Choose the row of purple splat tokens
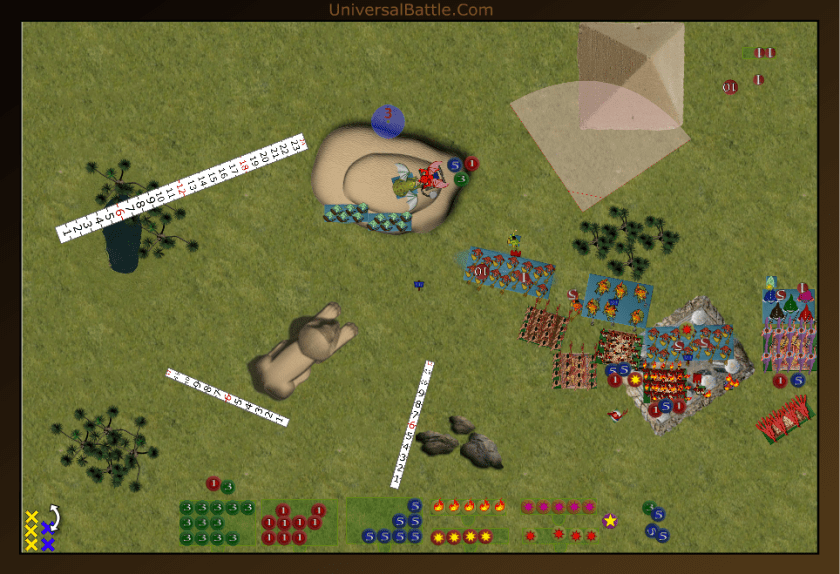This screenshot has width=840, height=574. click(x=559, y=507)
